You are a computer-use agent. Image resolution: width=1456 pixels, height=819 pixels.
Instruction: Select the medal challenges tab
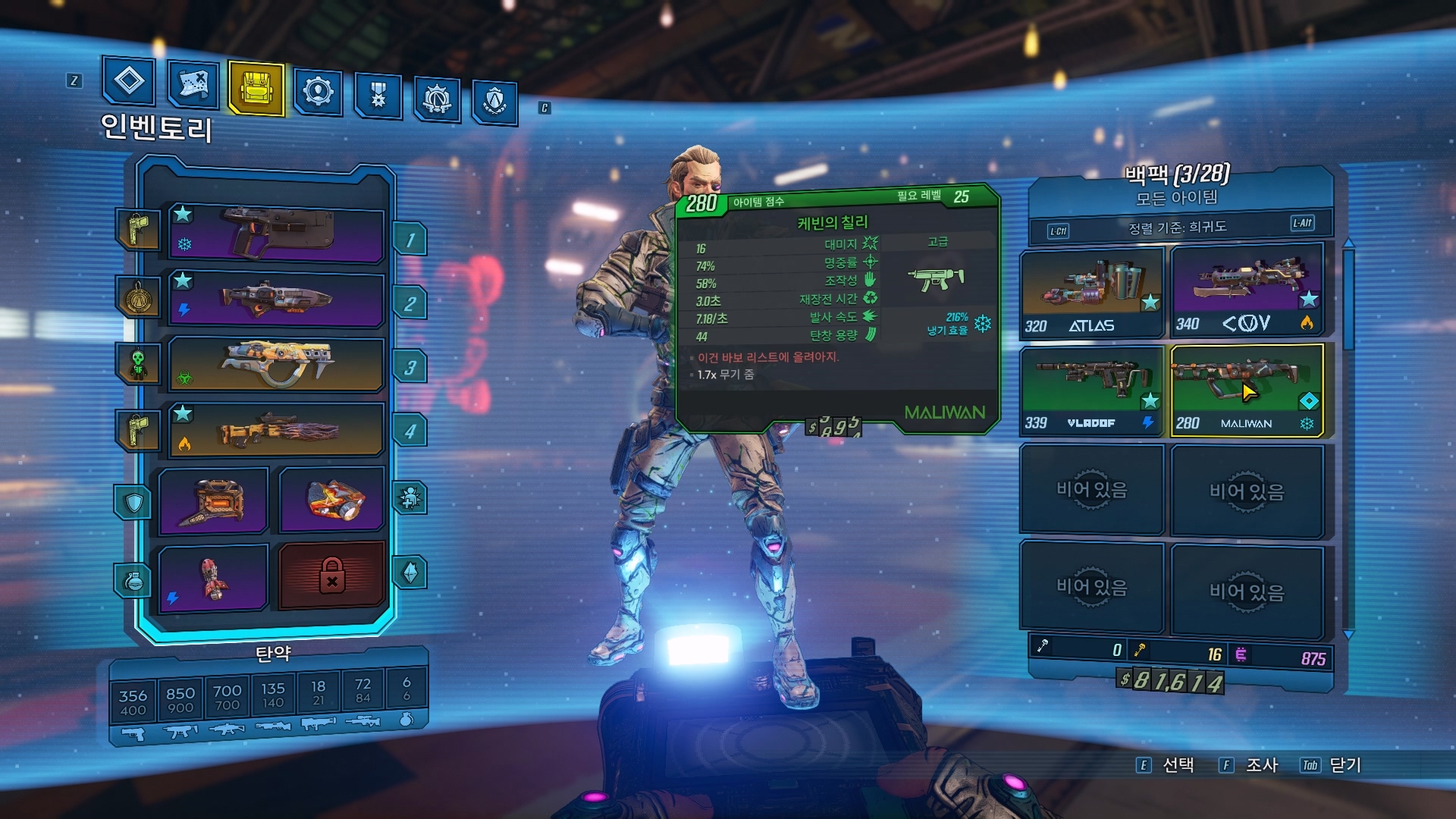pyautogui.click(x=378, y=96)
